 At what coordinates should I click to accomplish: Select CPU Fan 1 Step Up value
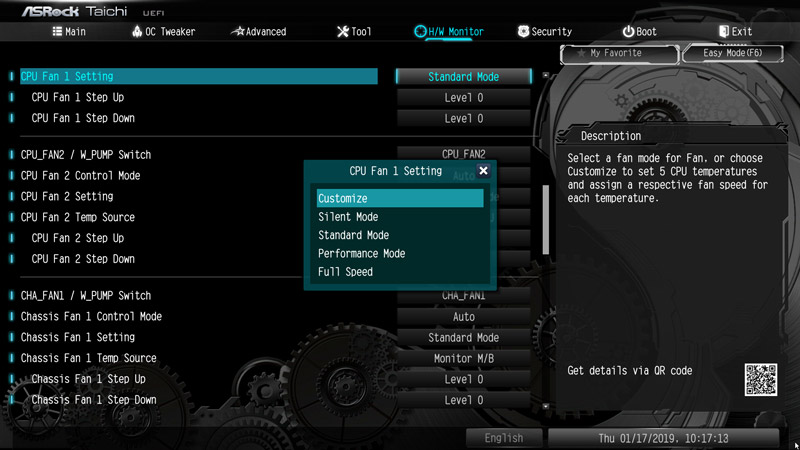[463, 98]
